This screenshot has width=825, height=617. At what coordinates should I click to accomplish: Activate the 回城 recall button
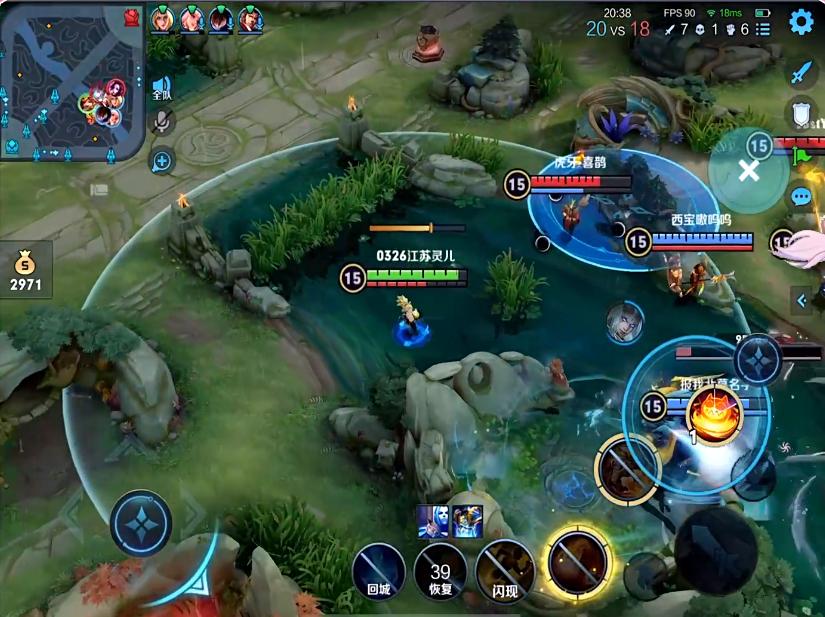pyautogui.click(x=378, y=569)
